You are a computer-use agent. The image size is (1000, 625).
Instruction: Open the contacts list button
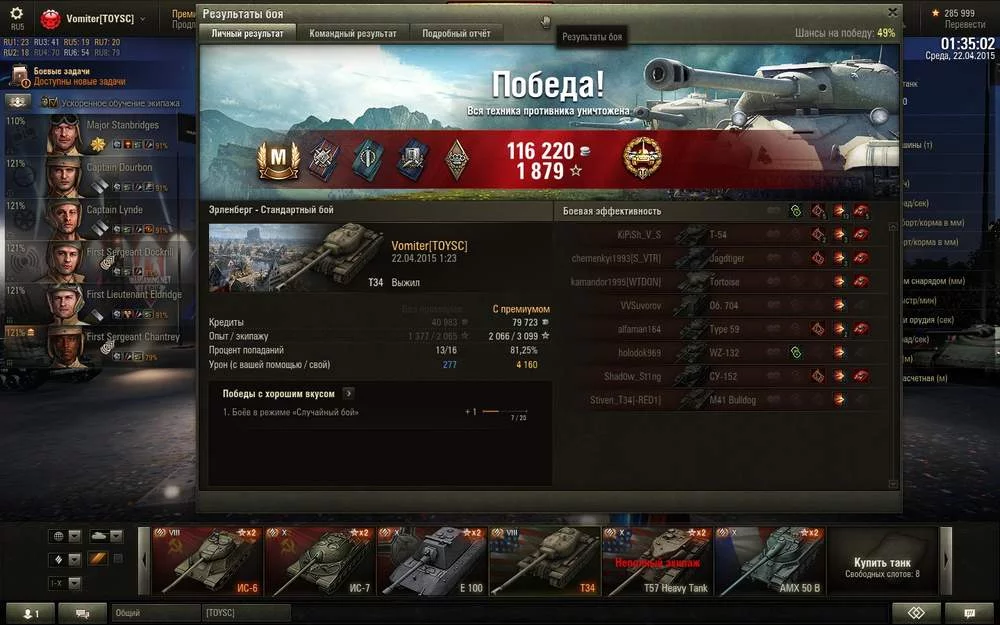point(30,613)
